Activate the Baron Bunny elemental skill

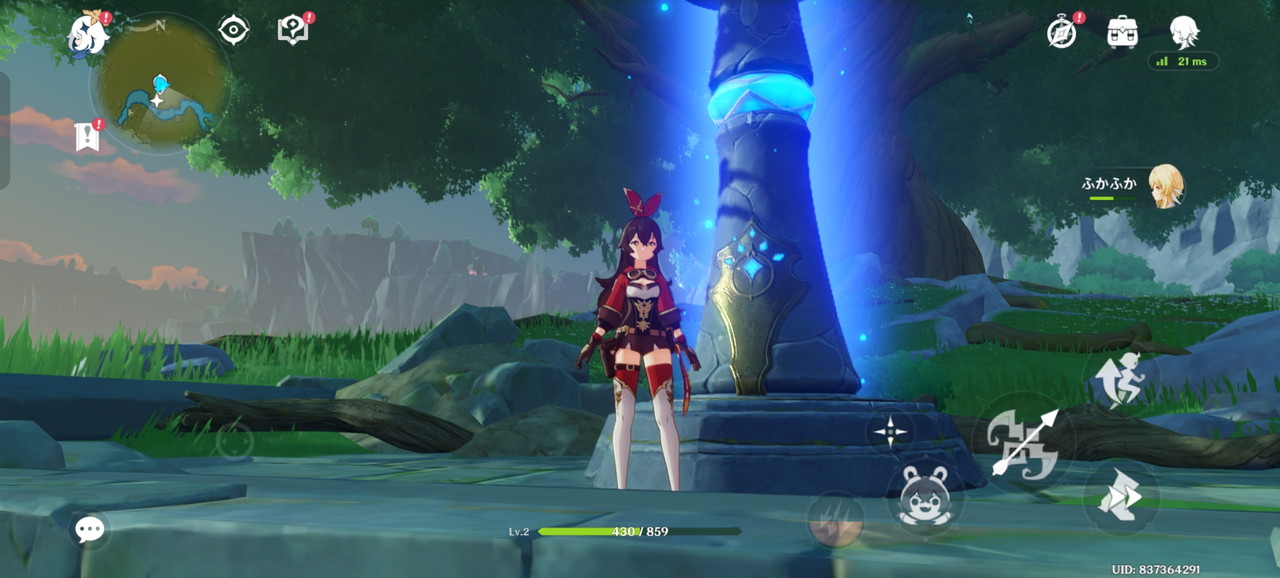tap(925, 497)
